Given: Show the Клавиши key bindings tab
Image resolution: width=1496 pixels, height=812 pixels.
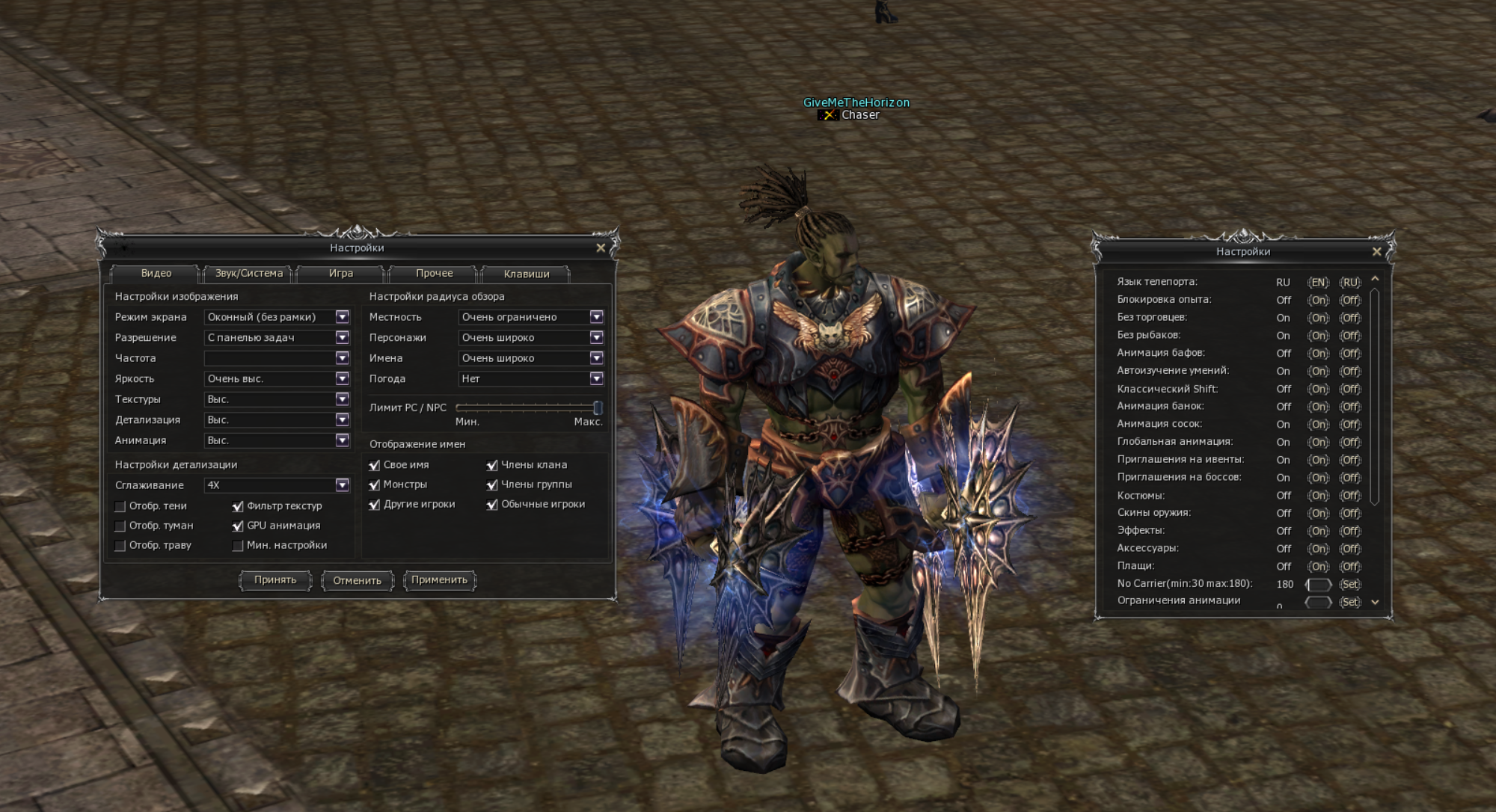Looking at the screenshot, I should click(527, 274).
